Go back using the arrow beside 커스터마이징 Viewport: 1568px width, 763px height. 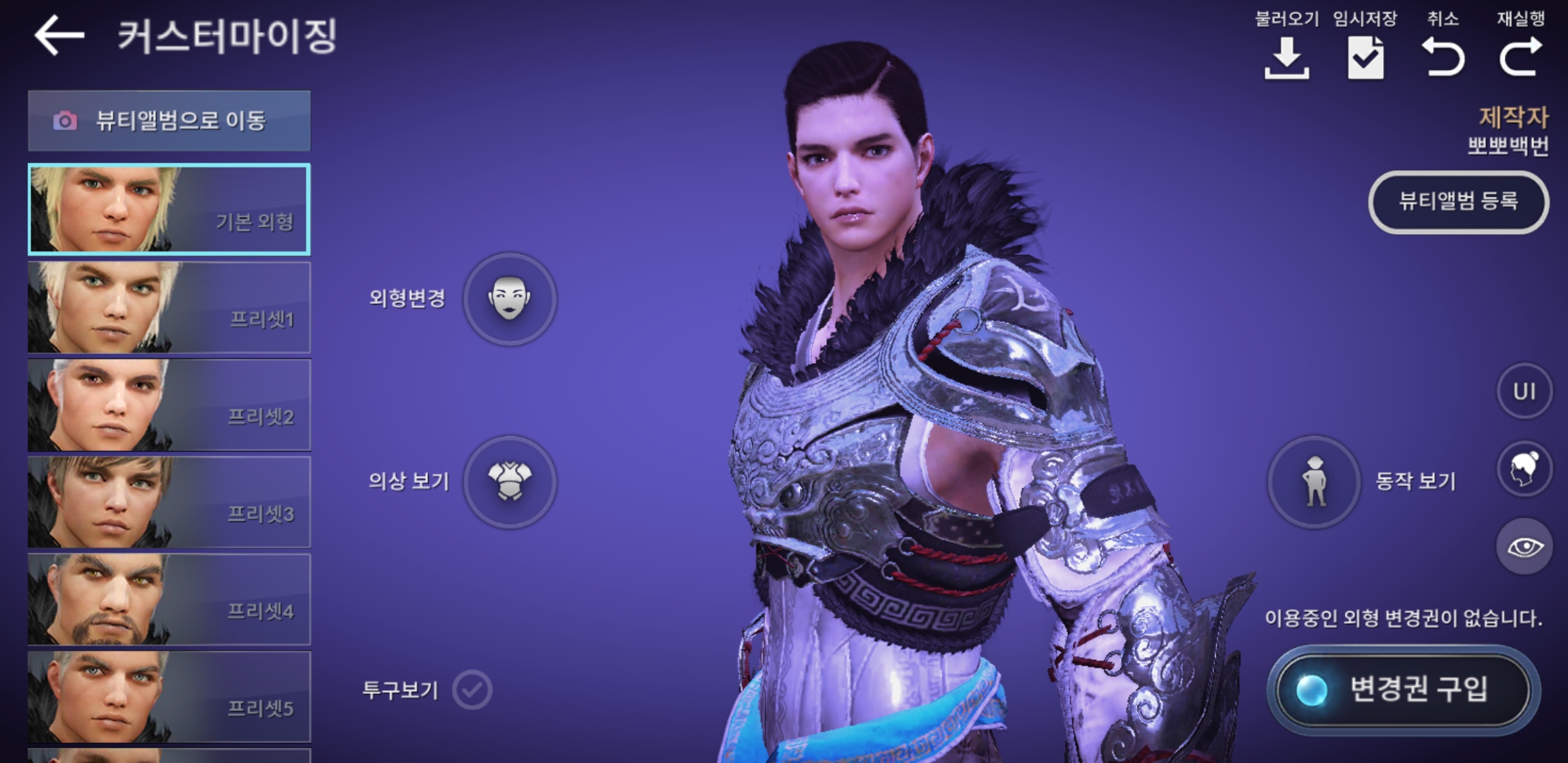59,35
